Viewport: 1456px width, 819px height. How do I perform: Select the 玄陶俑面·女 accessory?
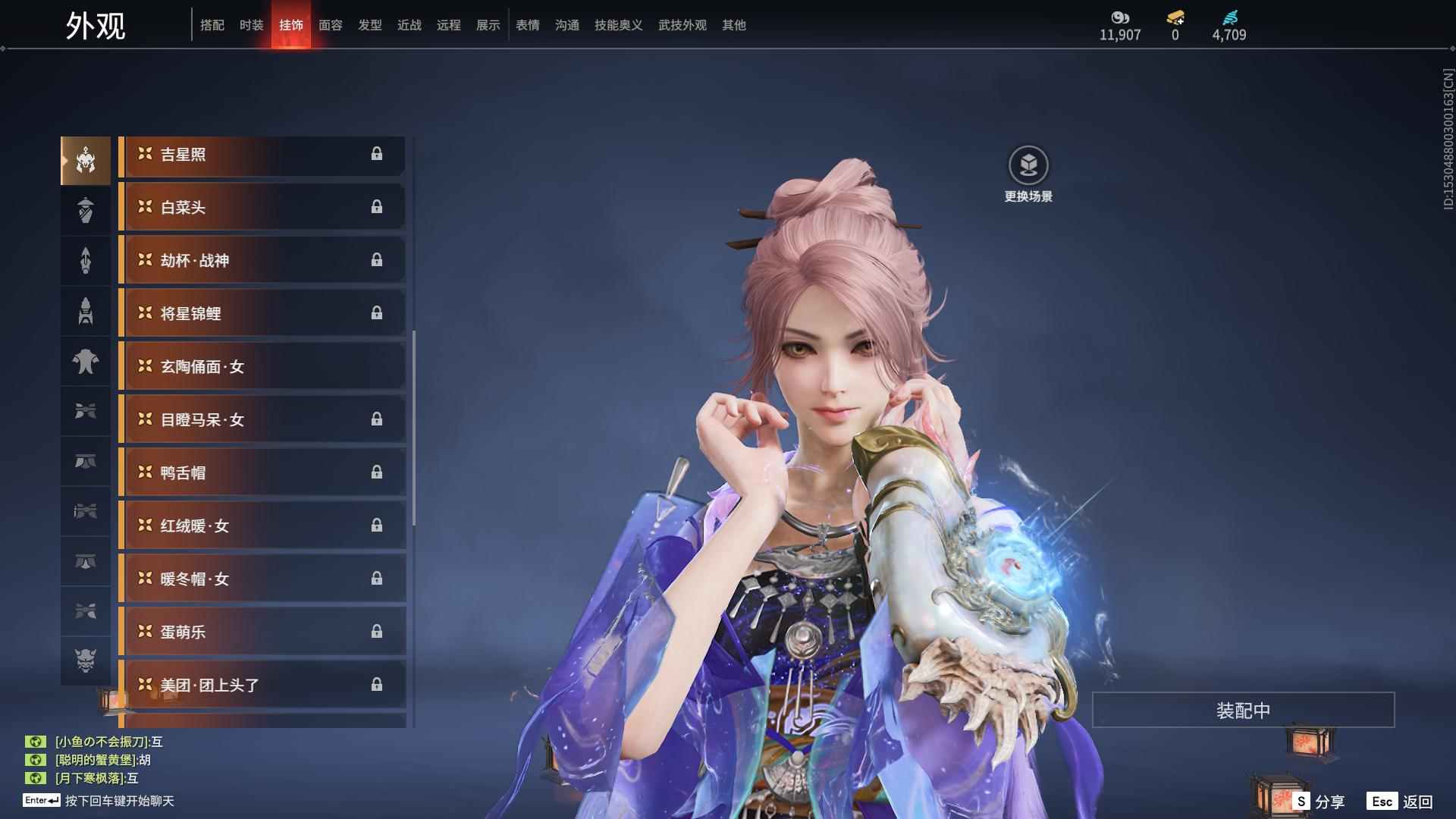coord(262,367)
